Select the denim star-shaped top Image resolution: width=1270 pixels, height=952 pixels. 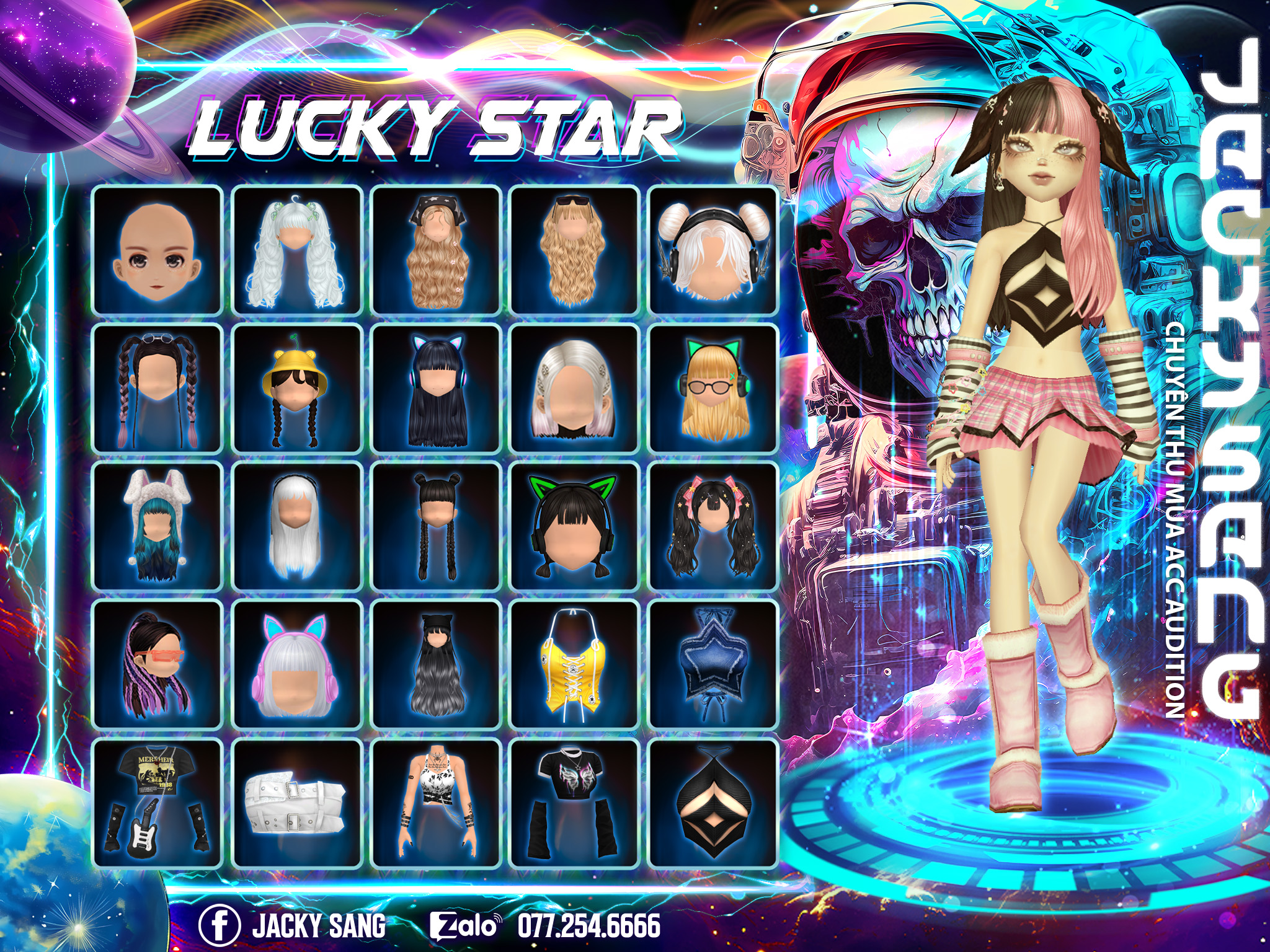(x=713, y=664)
